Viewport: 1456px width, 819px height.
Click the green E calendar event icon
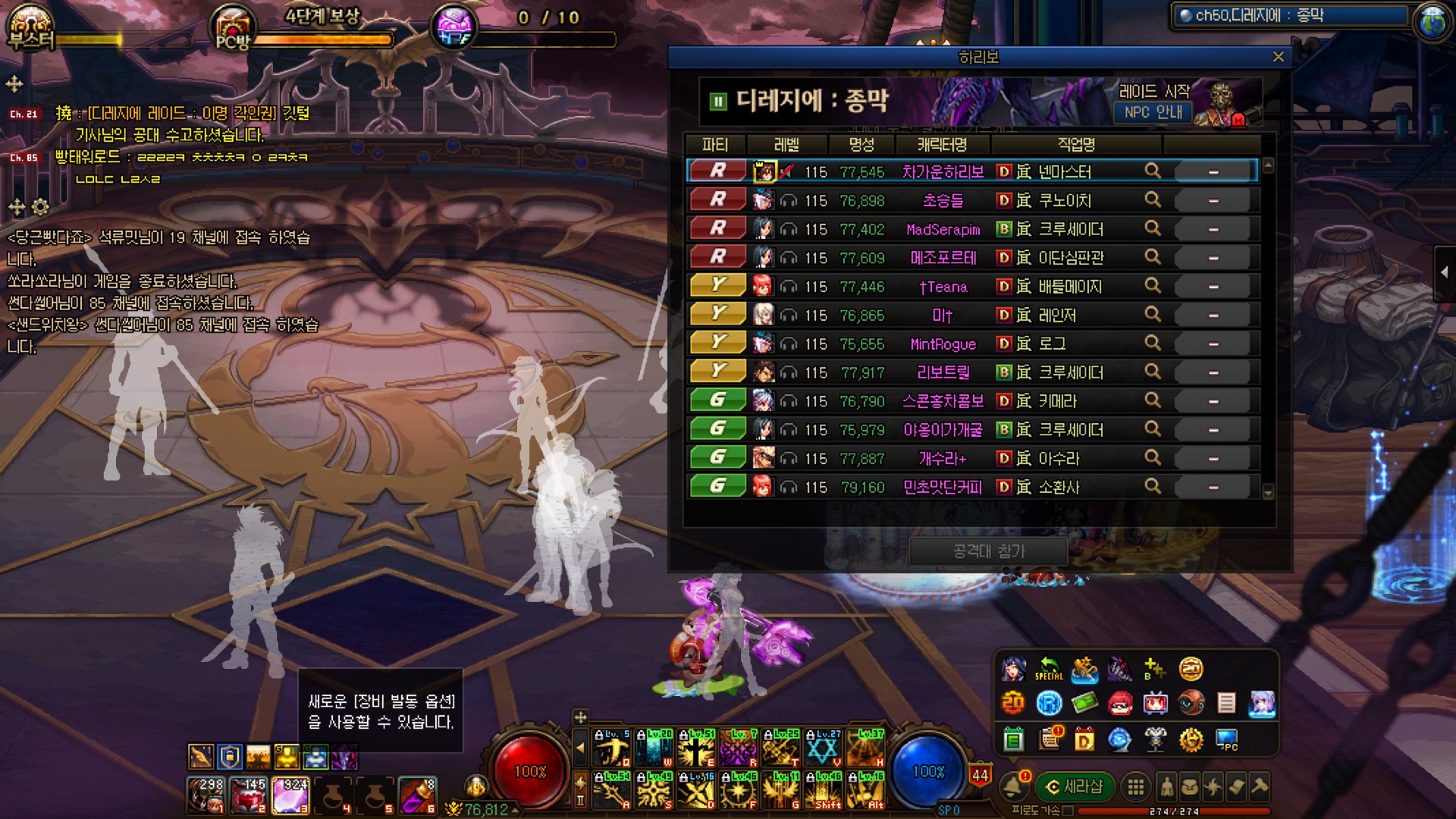[1013, 739]
